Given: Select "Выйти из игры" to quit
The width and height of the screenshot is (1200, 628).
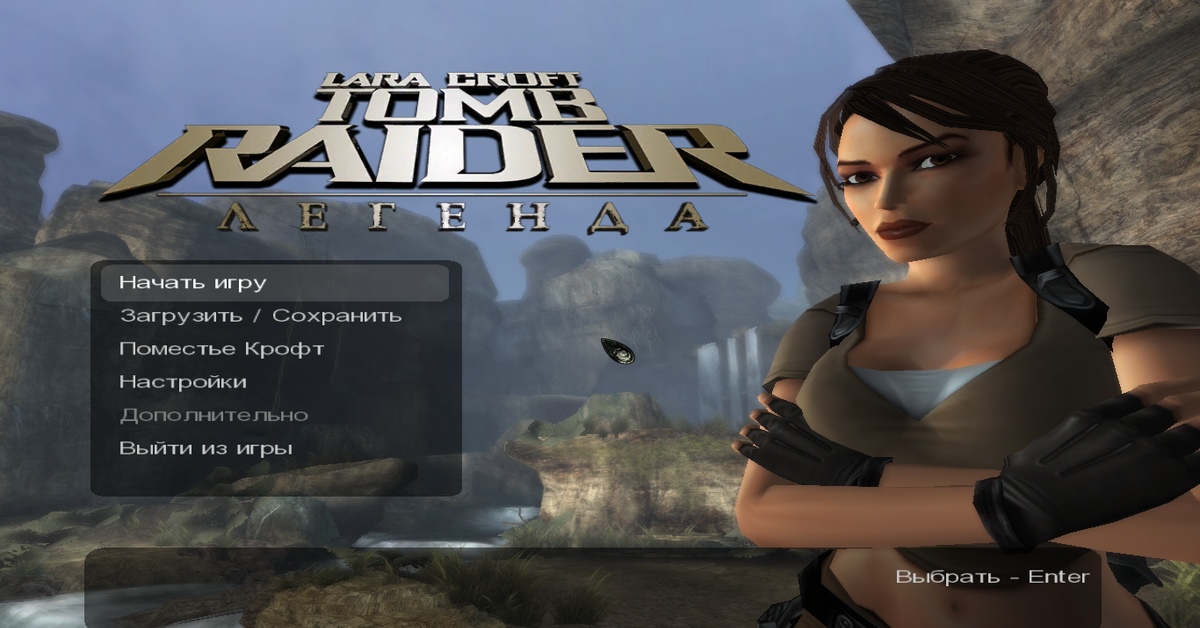Looking at the screenshot, I should pyautogui.click(x=206, y=448).
